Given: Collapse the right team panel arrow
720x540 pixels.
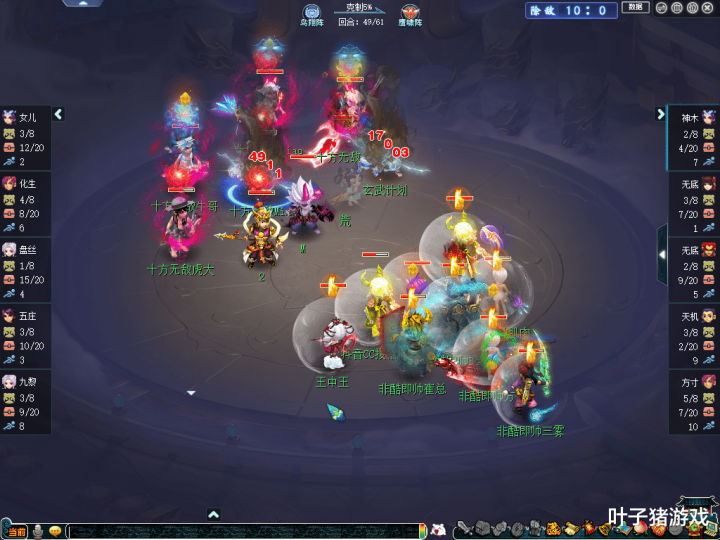Looking at the screenshot, I should 661,115.
